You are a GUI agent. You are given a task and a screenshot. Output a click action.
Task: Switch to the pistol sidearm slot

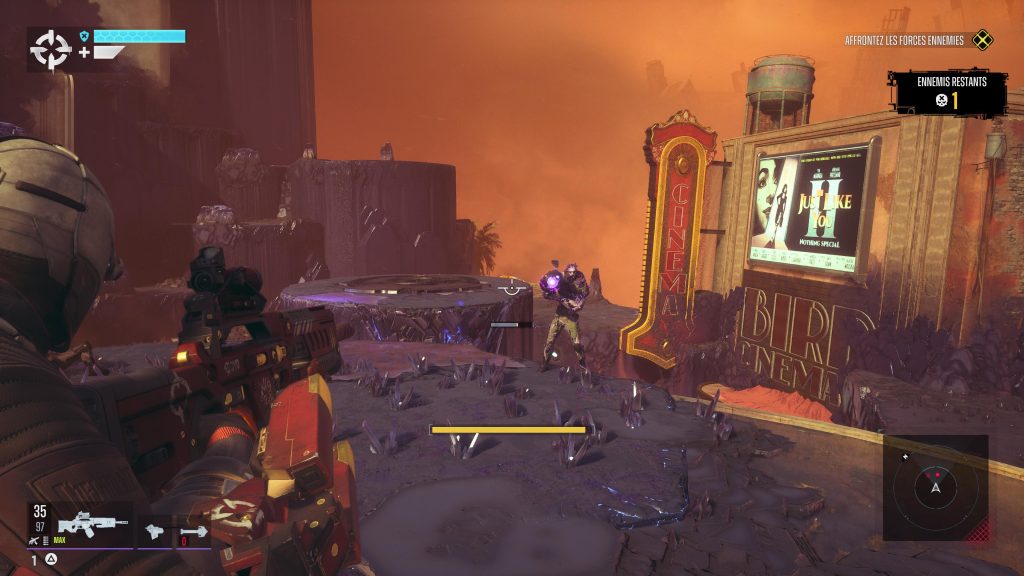(153, 531)
